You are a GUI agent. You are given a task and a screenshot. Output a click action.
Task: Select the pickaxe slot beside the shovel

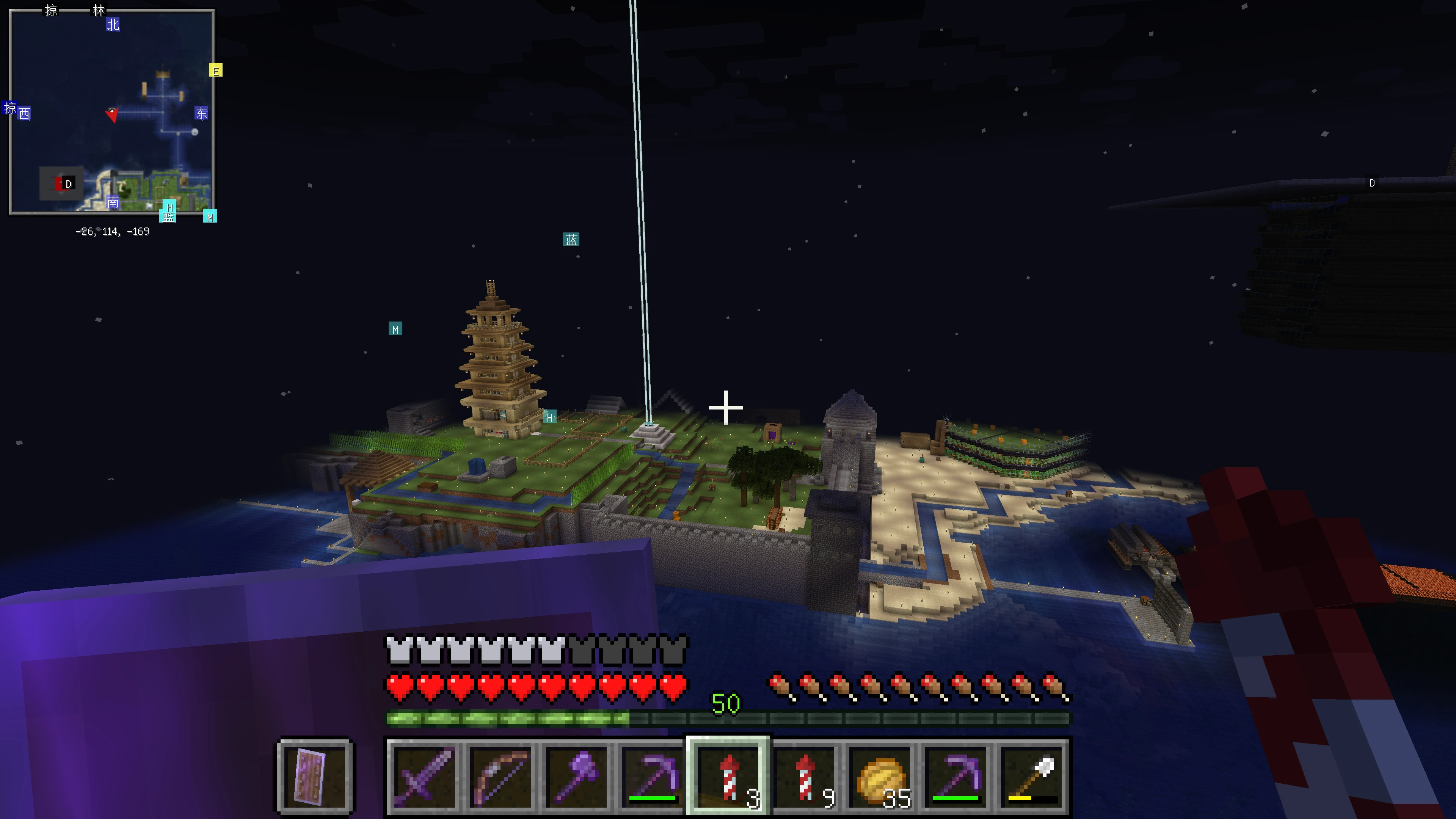956,776
